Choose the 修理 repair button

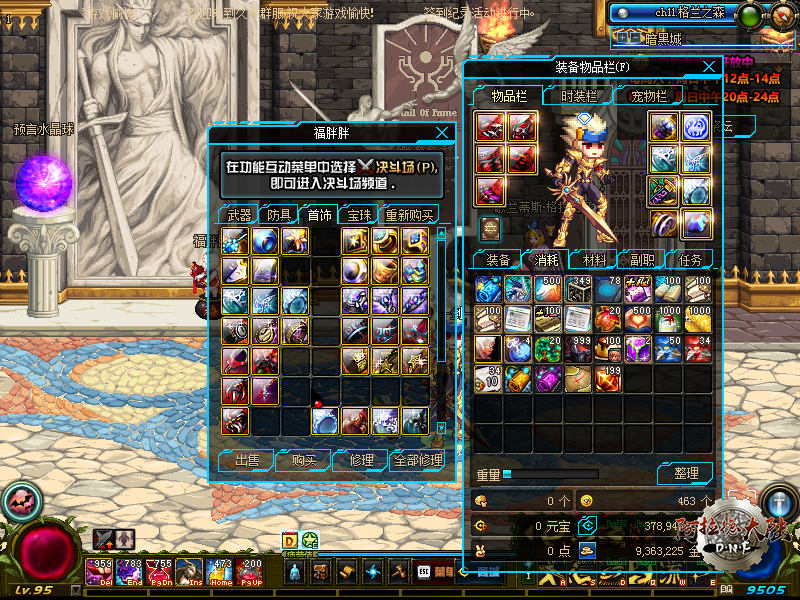pos(360,461)
